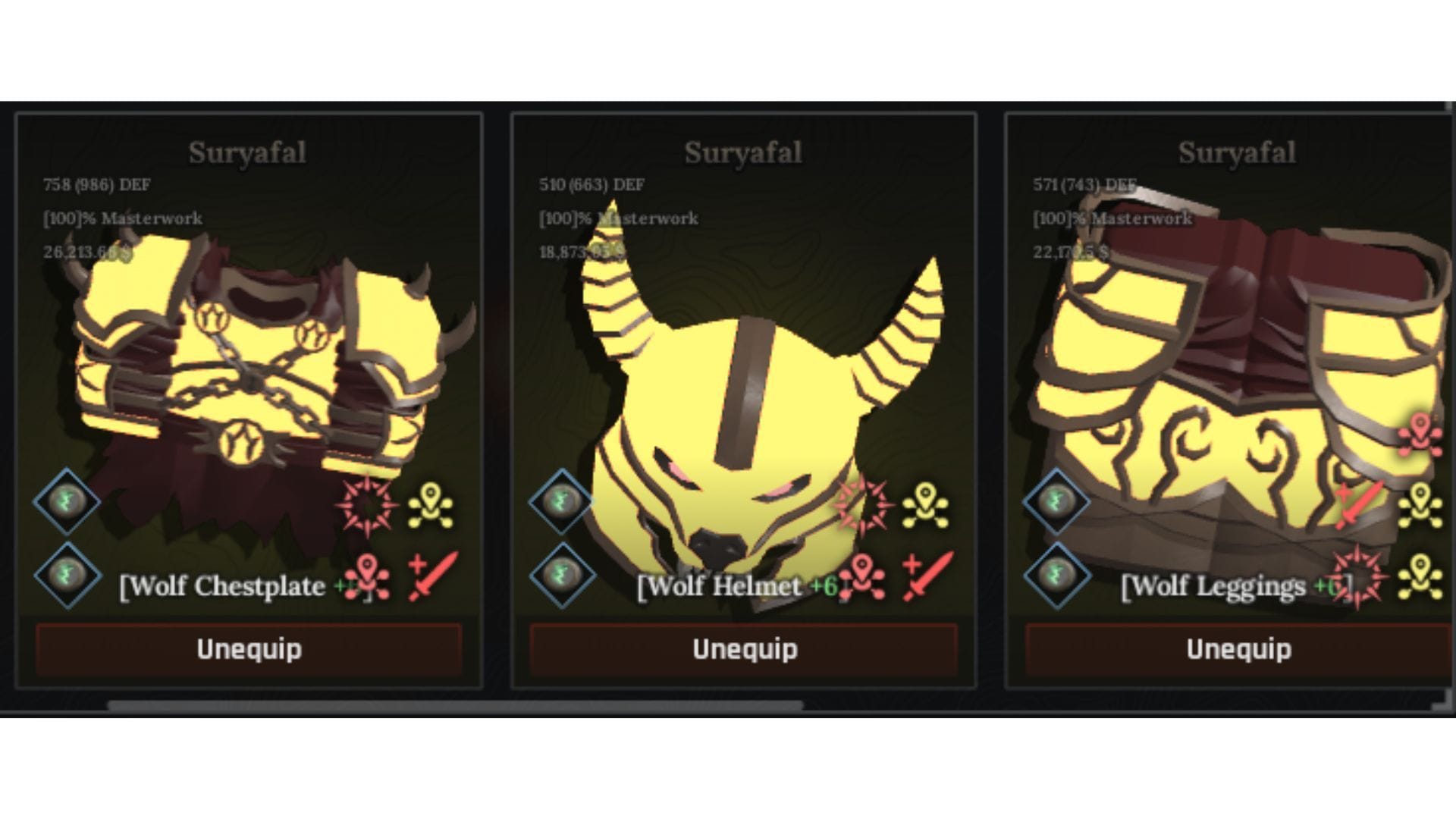Click the yellow skull icon on Wolf Helmet

point(927,505)
